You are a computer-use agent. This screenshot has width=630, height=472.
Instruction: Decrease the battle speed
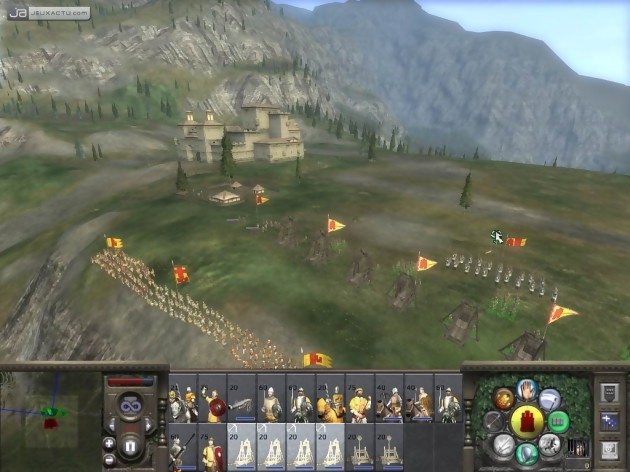click(110, 425)
